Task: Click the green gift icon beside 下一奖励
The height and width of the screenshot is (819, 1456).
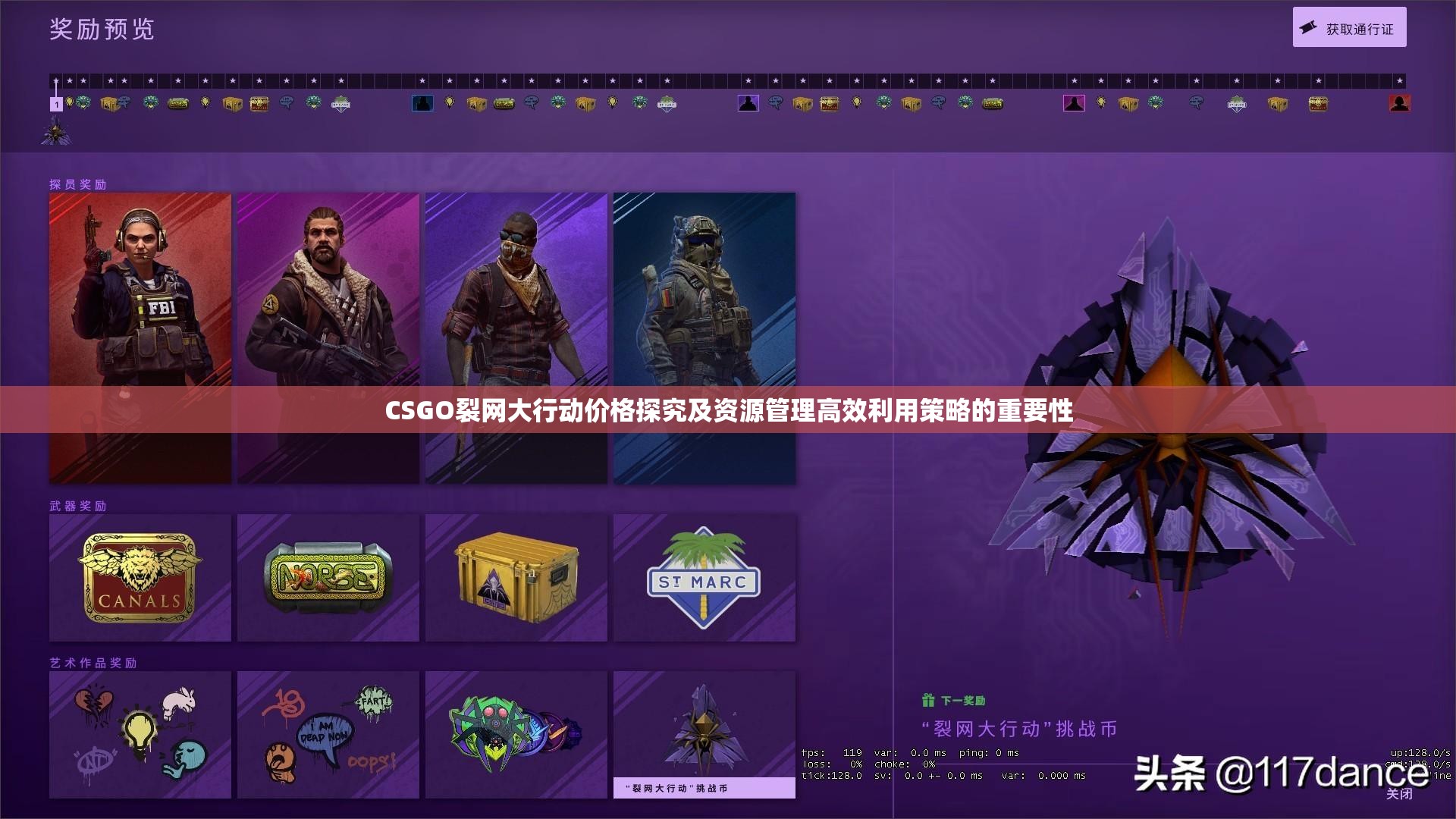Action: (x=927, y=701)
